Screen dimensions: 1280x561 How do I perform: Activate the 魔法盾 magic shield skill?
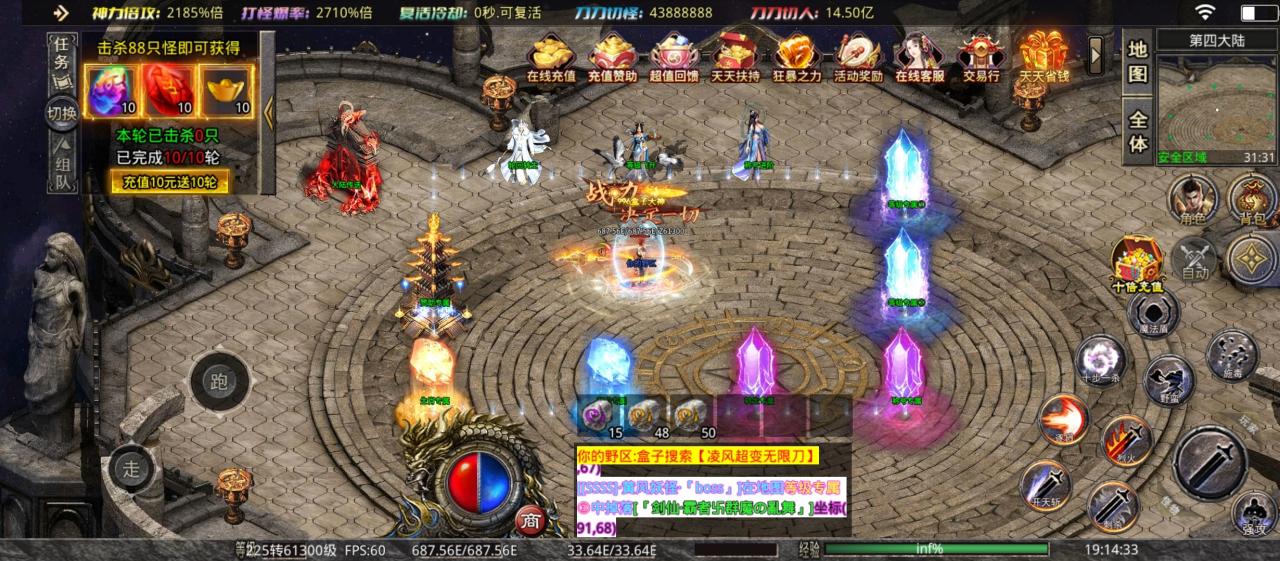click(1154, 313)
